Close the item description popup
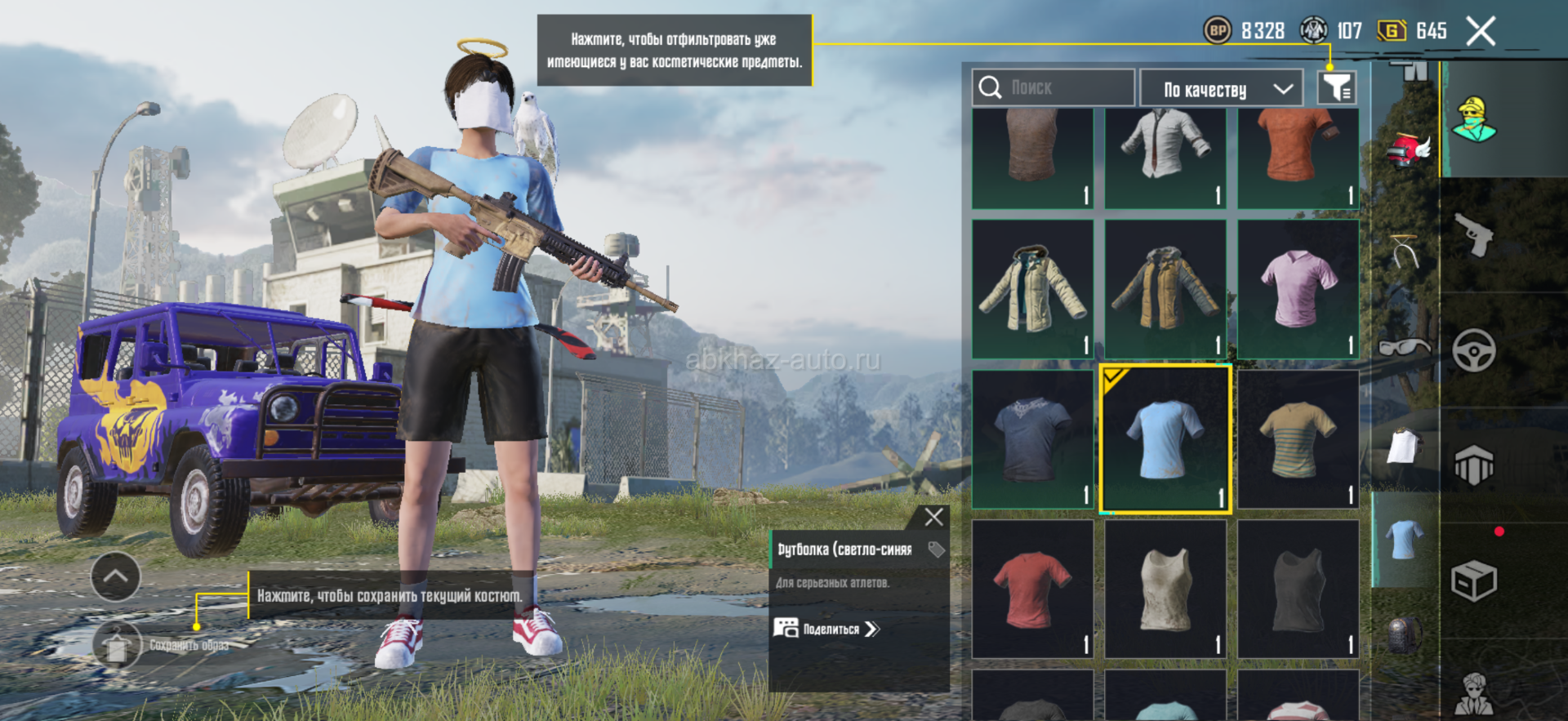The width and height of the screenshot is (1568, 721). click(x=933, y=517)
